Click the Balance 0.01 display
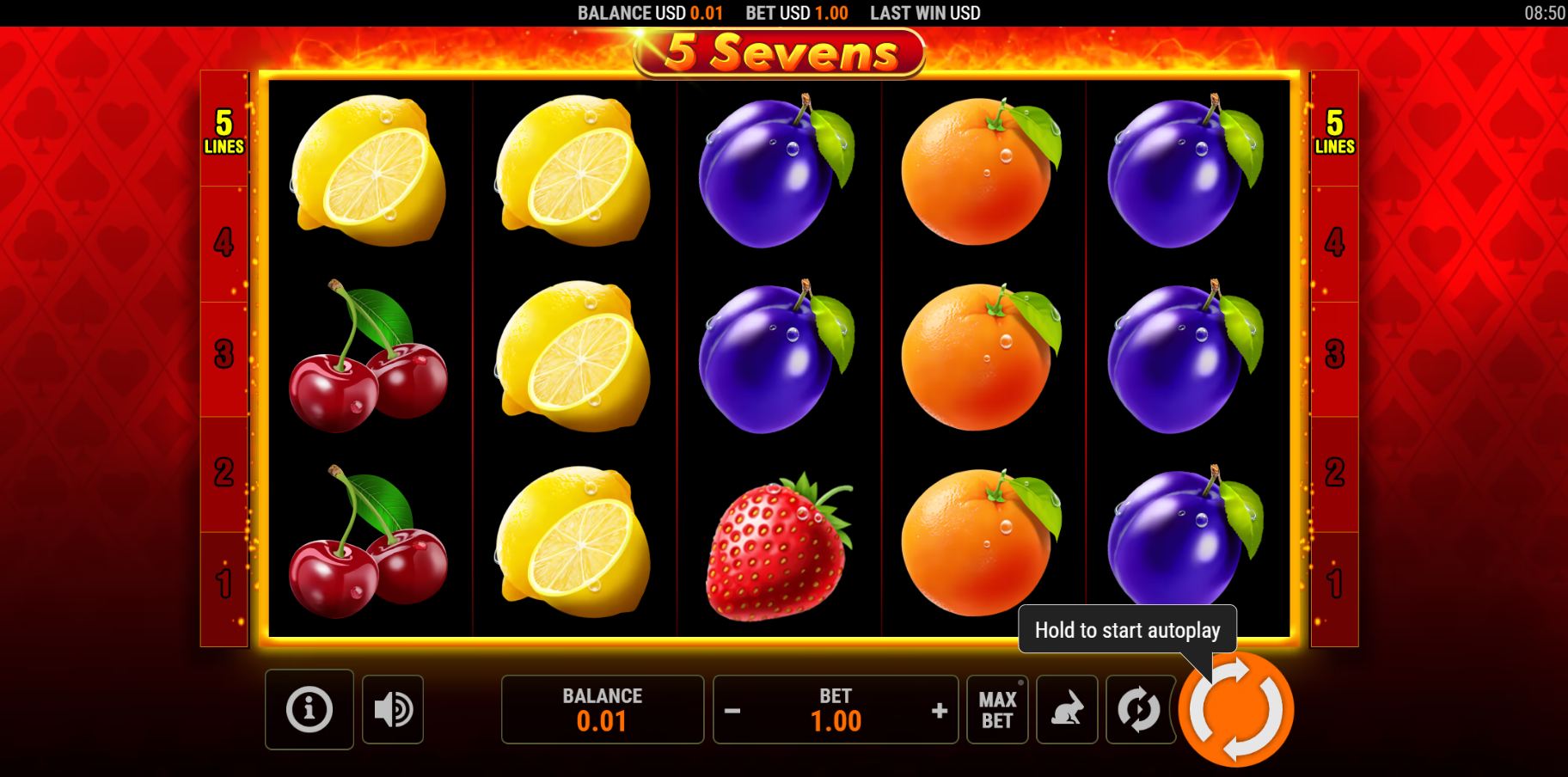The width and height of the screenshot is (1568, 777). tap(602, 710)
